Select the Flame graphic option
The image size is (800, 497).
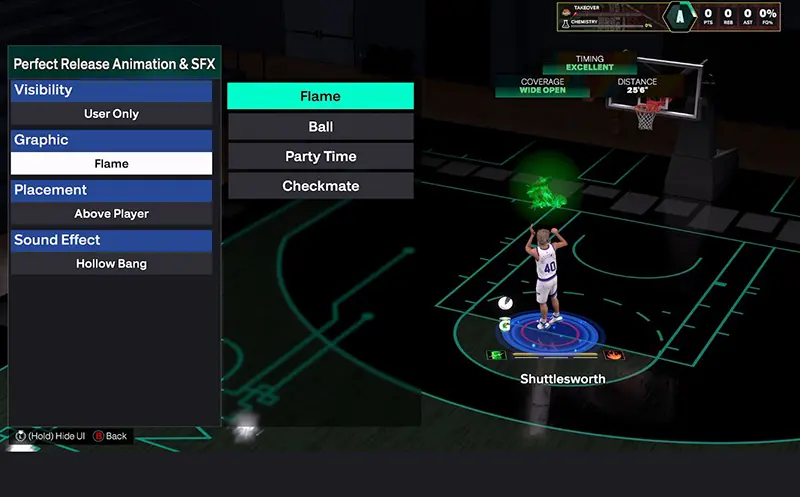320,96
